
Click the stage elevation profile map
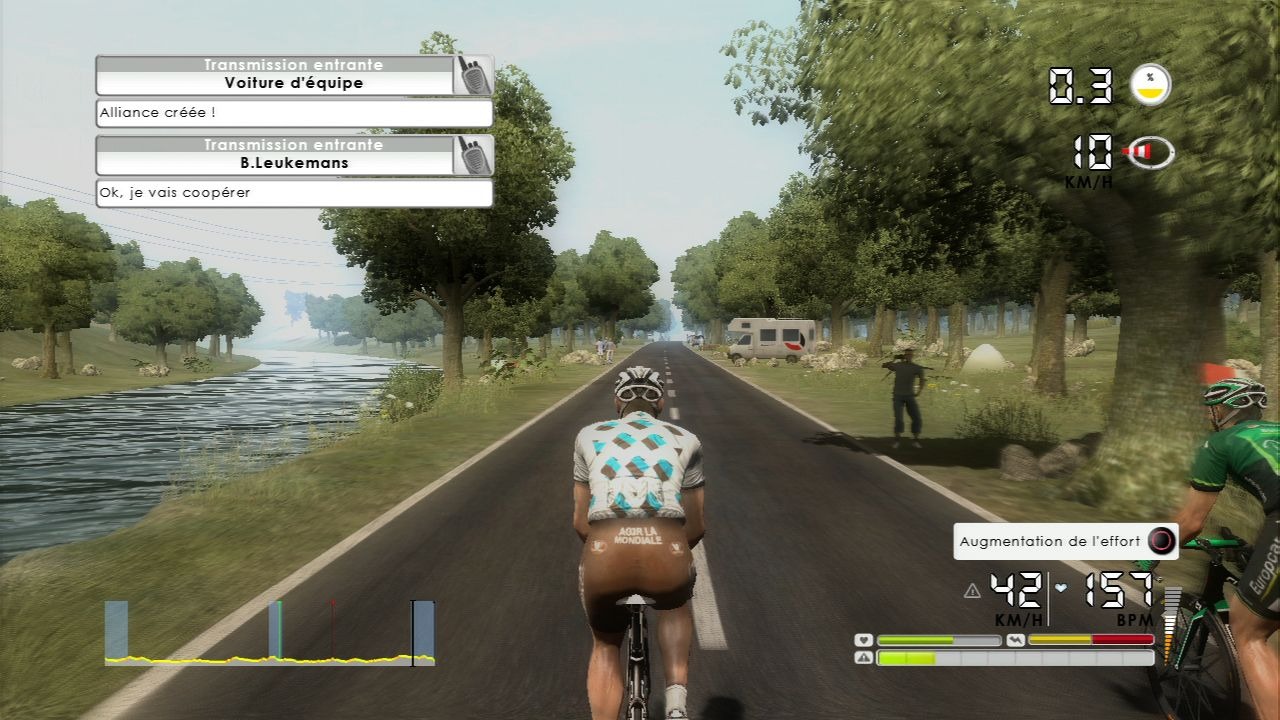(270, 634)
